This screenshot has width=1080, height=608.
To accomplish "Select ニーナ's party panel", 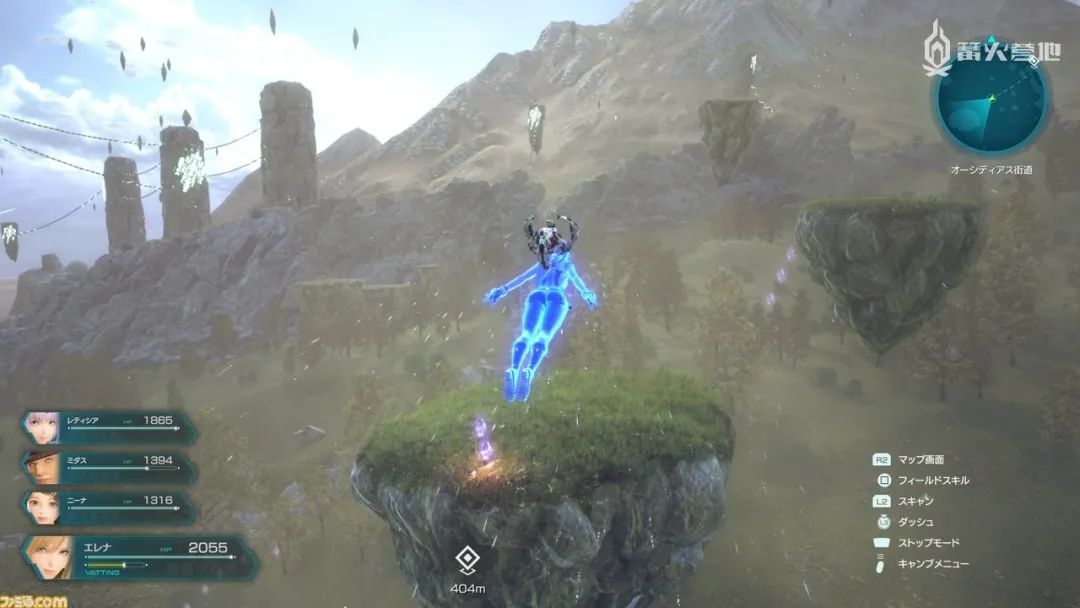I will [108, 506].
